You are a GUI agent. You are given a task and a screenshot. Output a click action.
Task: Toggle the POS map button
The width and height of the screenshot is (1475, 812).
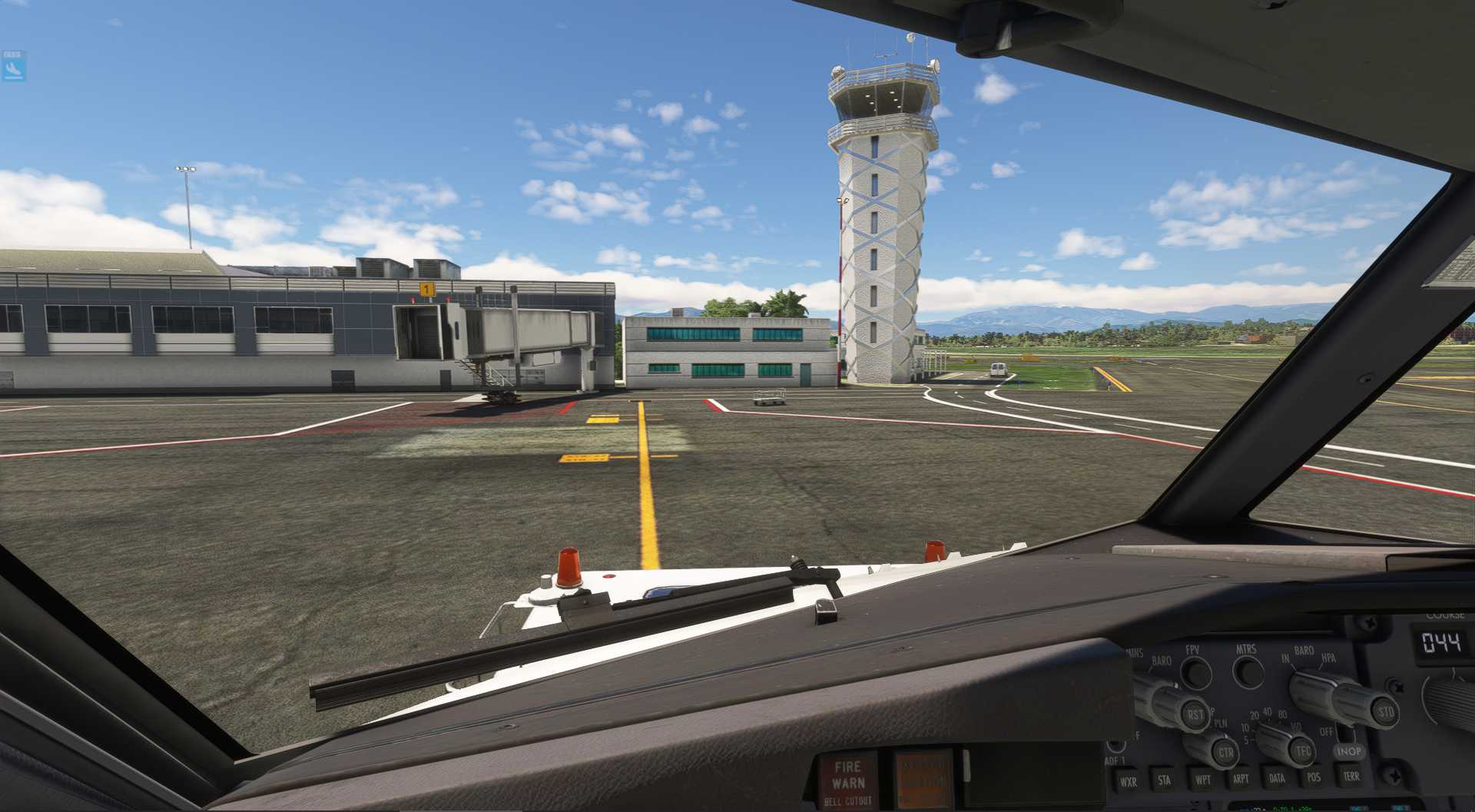pyautogui.click(x=1314, y=777)
